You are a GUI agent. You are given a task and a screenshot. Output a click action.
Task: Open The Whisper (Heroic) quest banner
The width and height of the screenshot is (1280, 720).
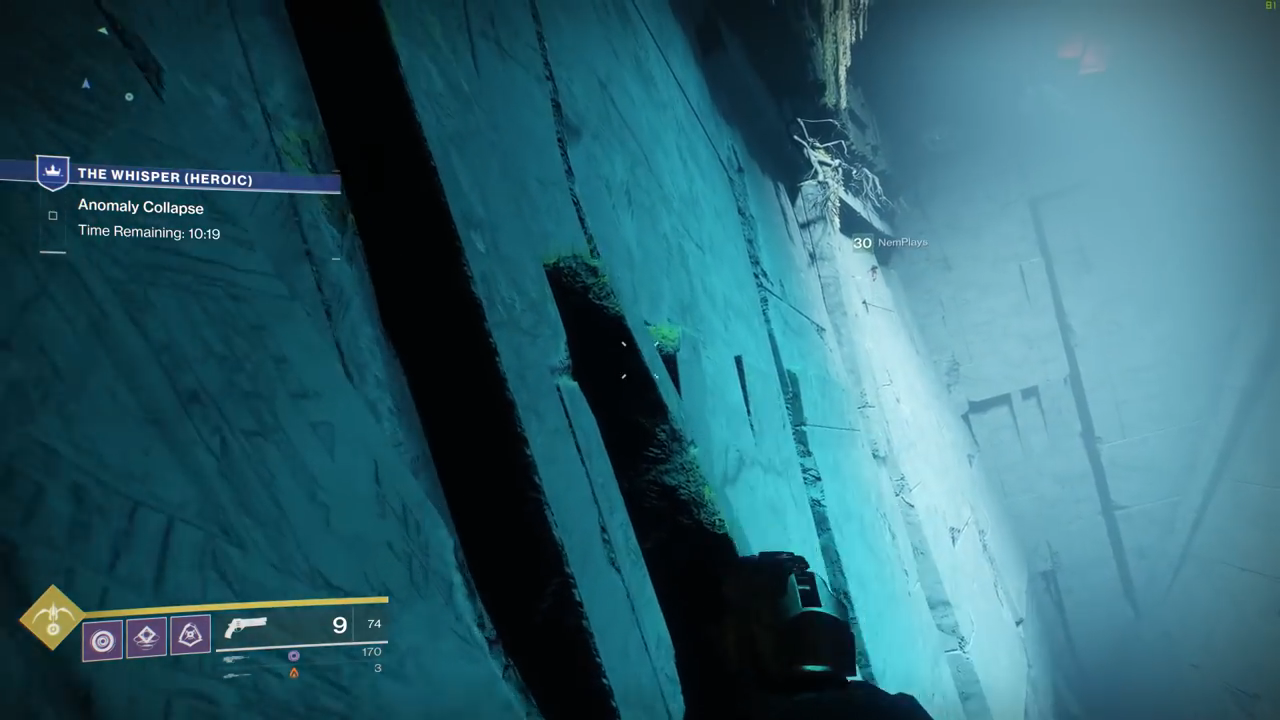165,178
